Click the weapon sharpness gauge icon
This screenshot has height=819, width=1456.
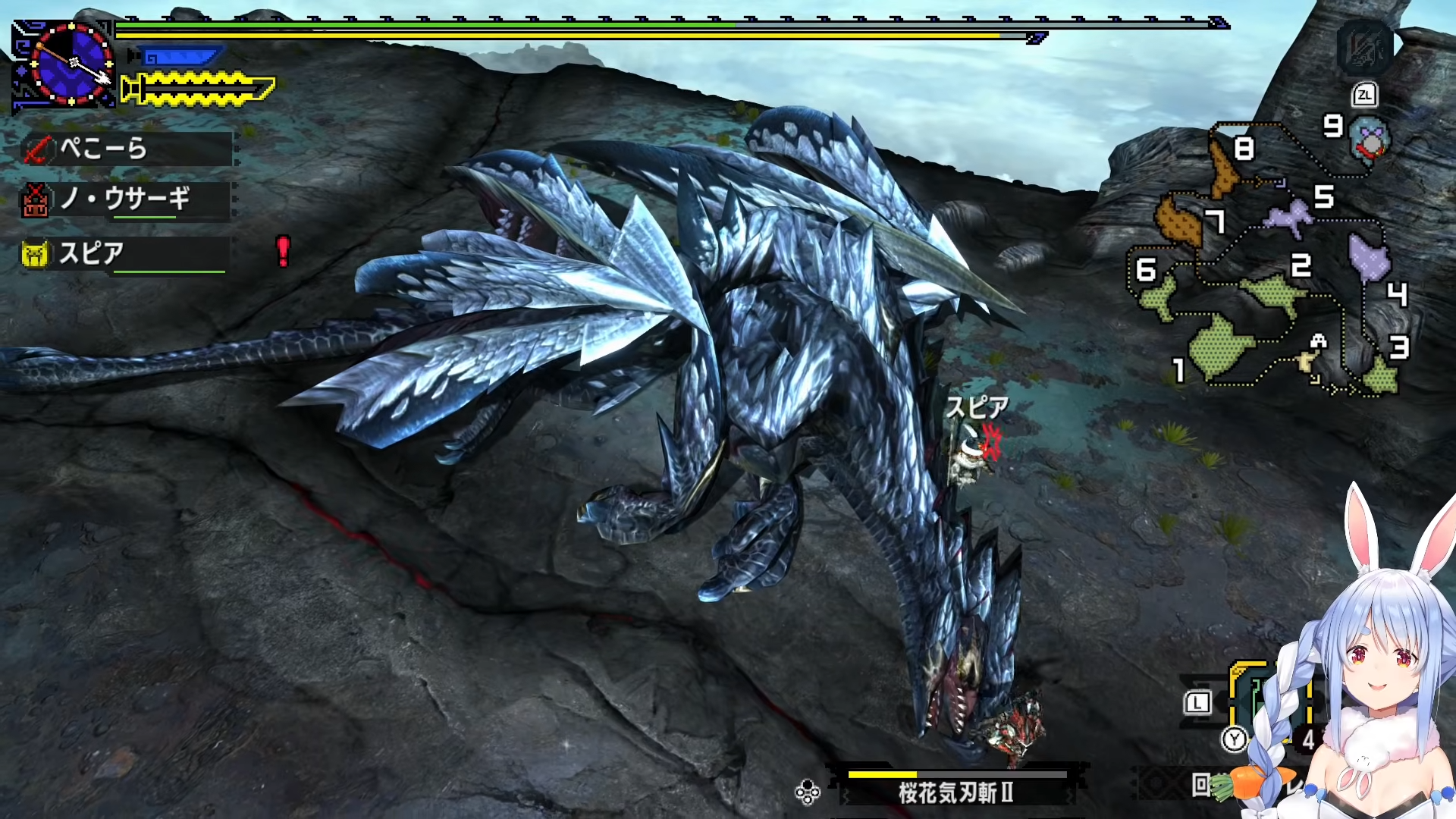tap(199, 89)
